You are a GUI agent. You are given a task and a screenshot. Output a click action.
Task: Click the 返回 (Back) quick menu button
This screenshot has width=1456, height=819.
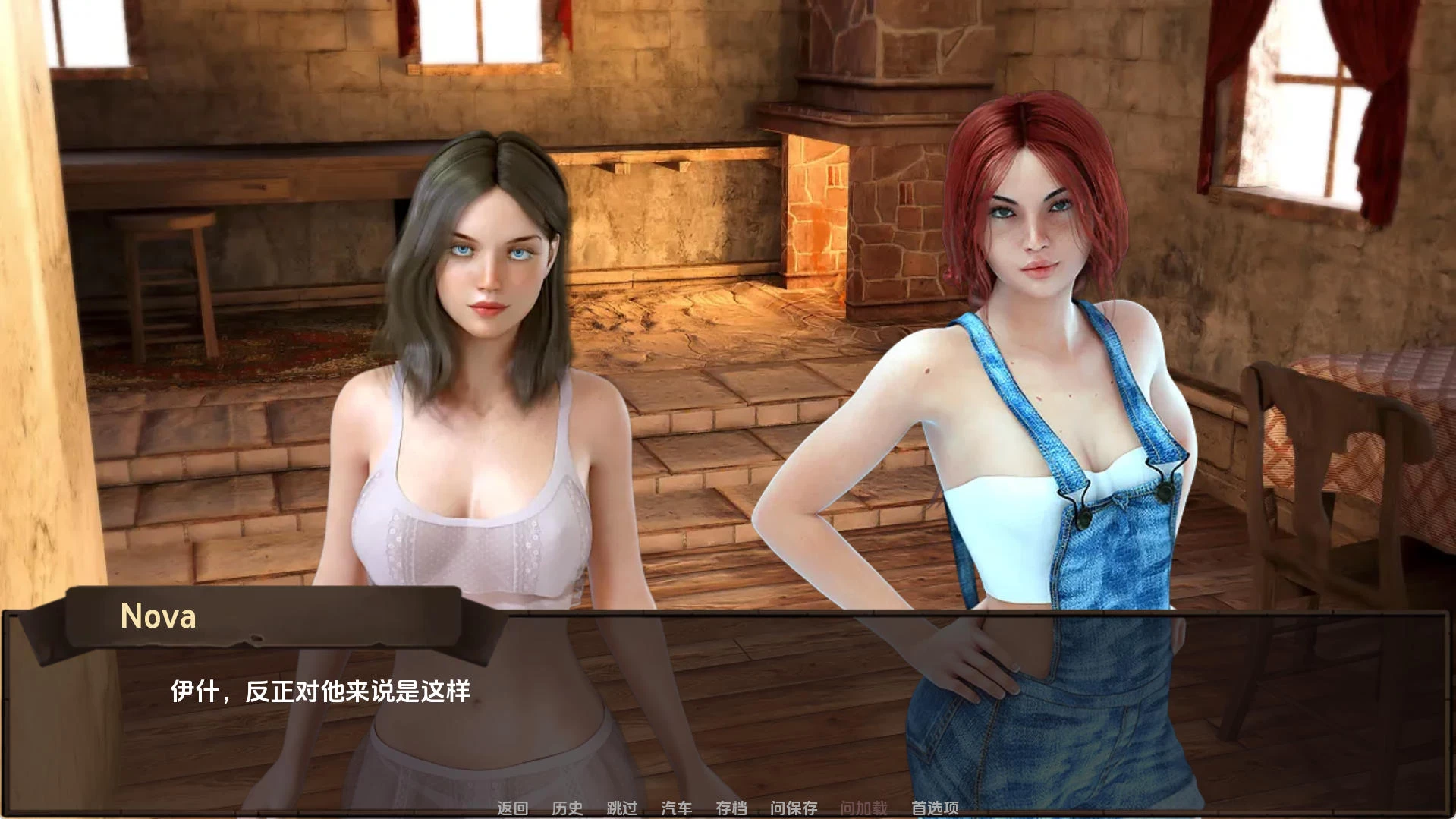click(512, 808)
